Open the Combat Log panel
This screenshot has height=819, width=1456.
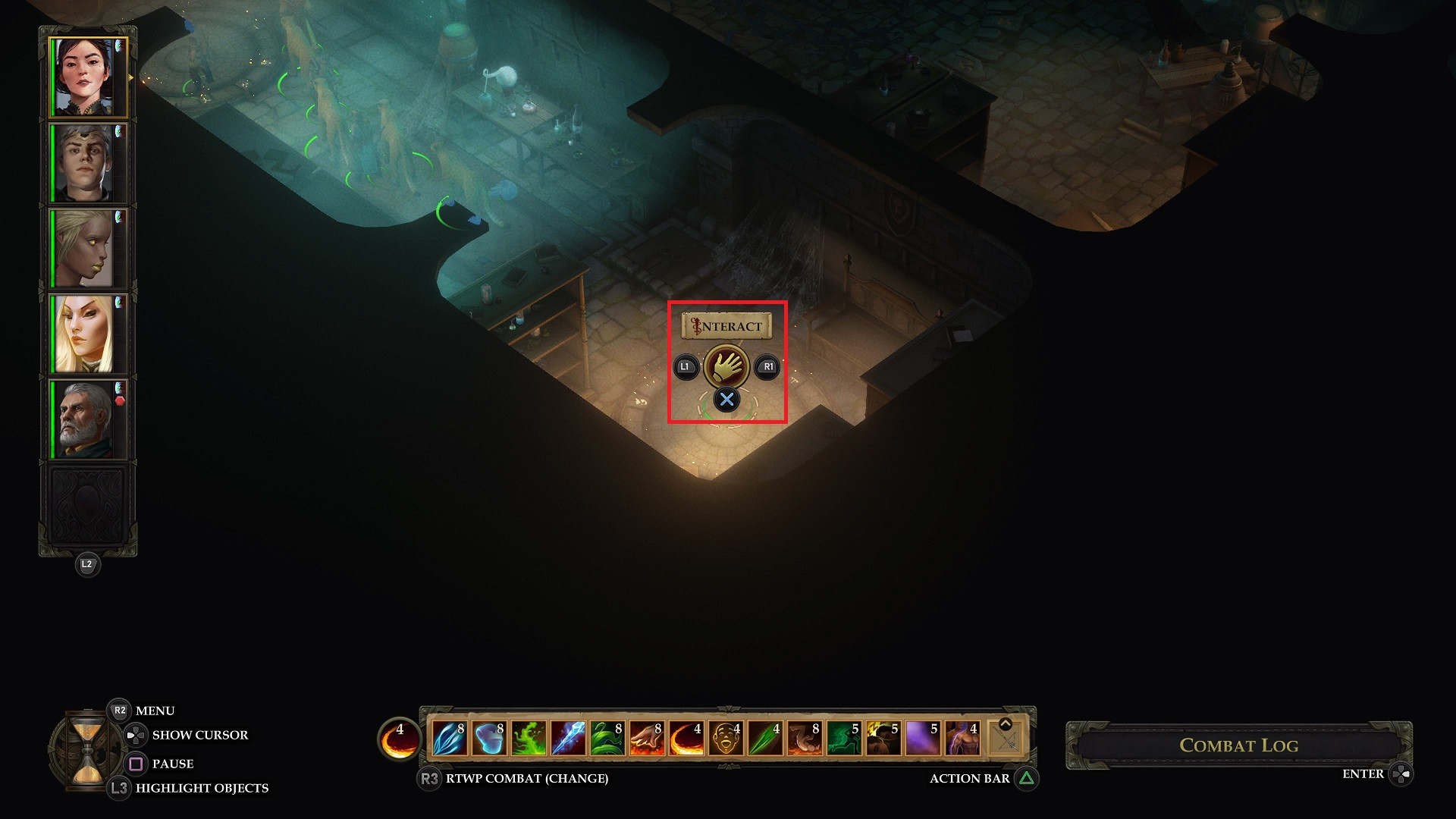tap(1238, 745)
